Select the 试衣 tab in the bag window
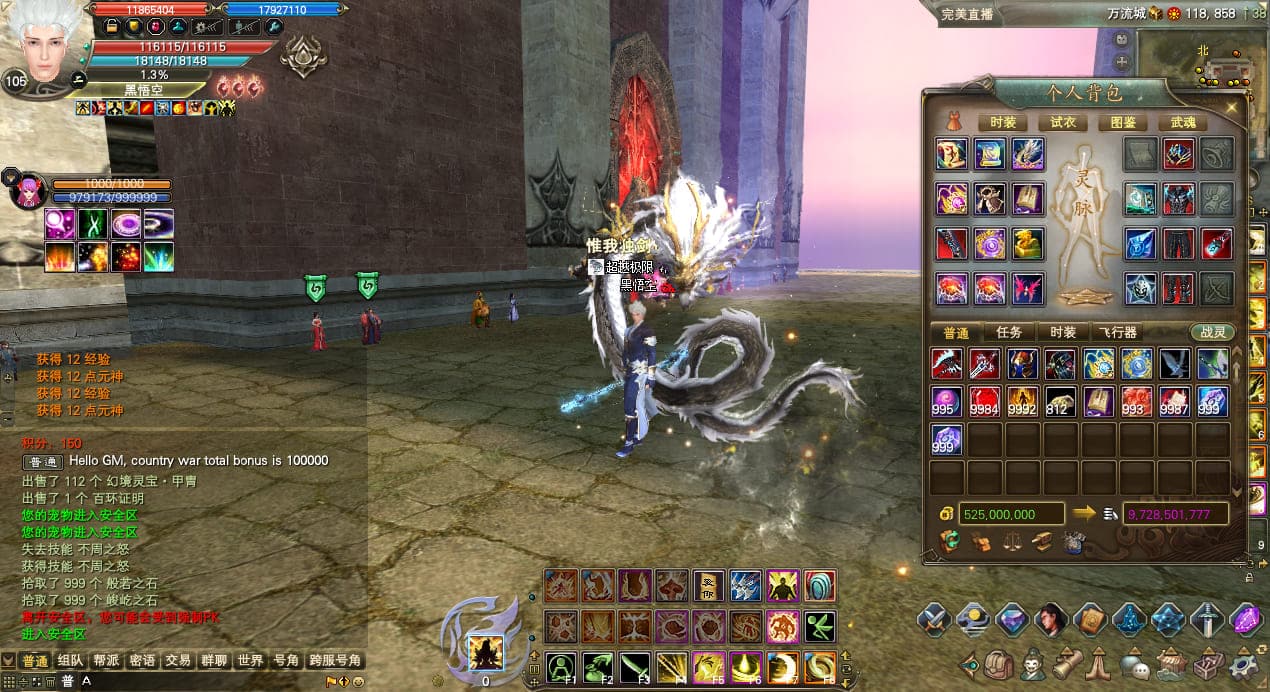The width and height of the screenshot is (1270, 692). [x=1063, y=122]
